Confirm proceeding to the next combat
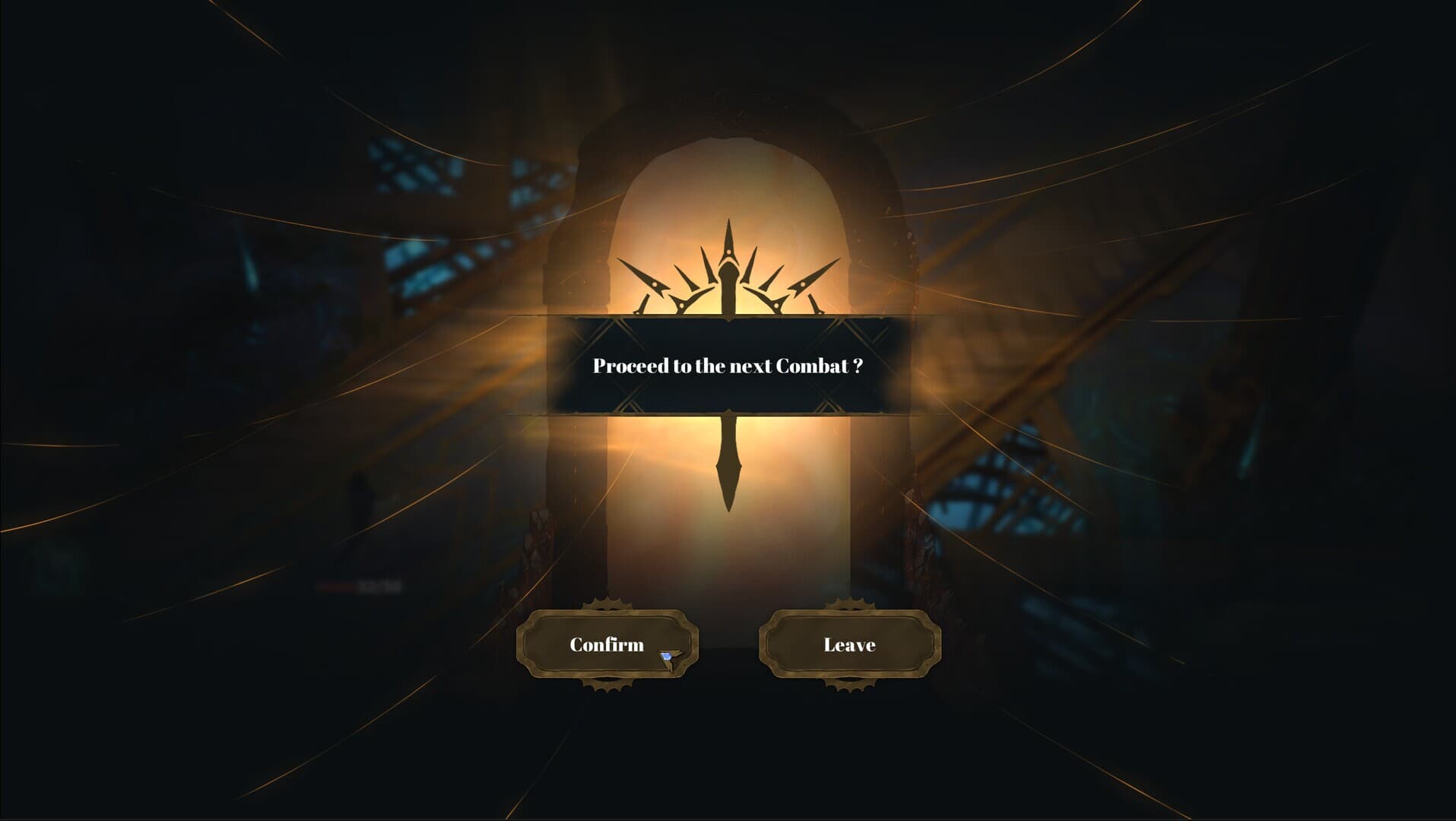The image size is (1456, 821). 607,645
